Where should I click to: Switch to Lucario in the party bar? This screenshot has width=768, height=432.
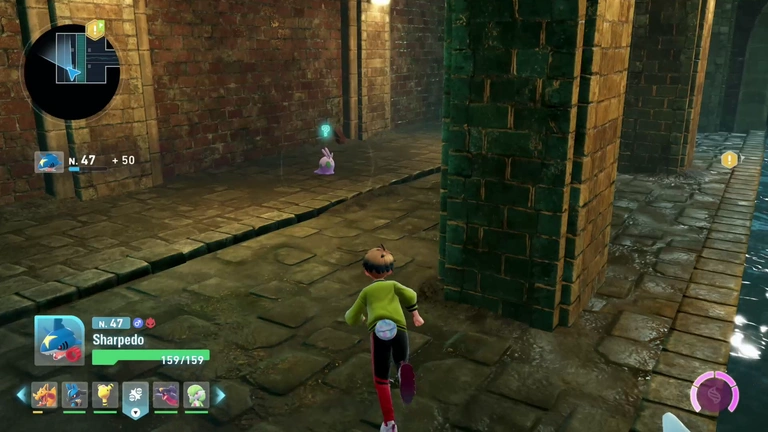[x=75, y=395]
